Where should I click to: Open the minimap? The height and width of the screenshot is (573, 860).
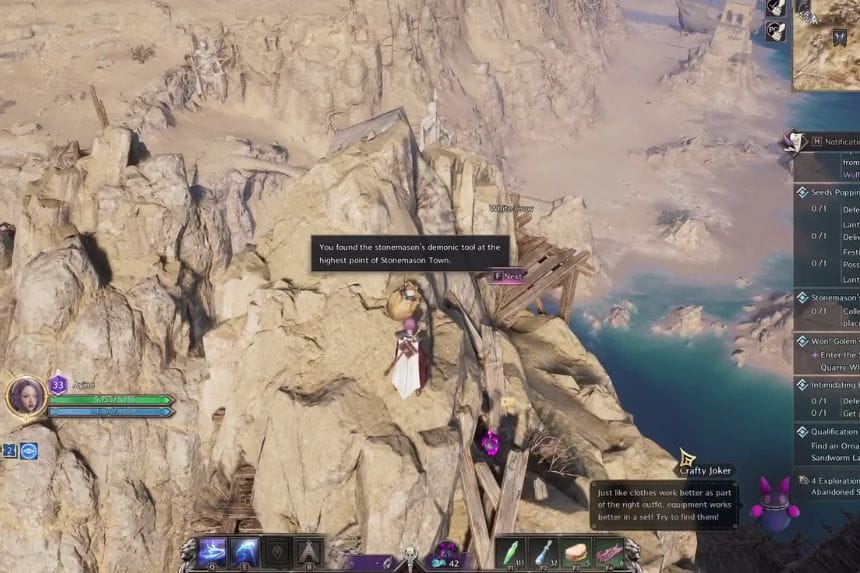[827, 45]
